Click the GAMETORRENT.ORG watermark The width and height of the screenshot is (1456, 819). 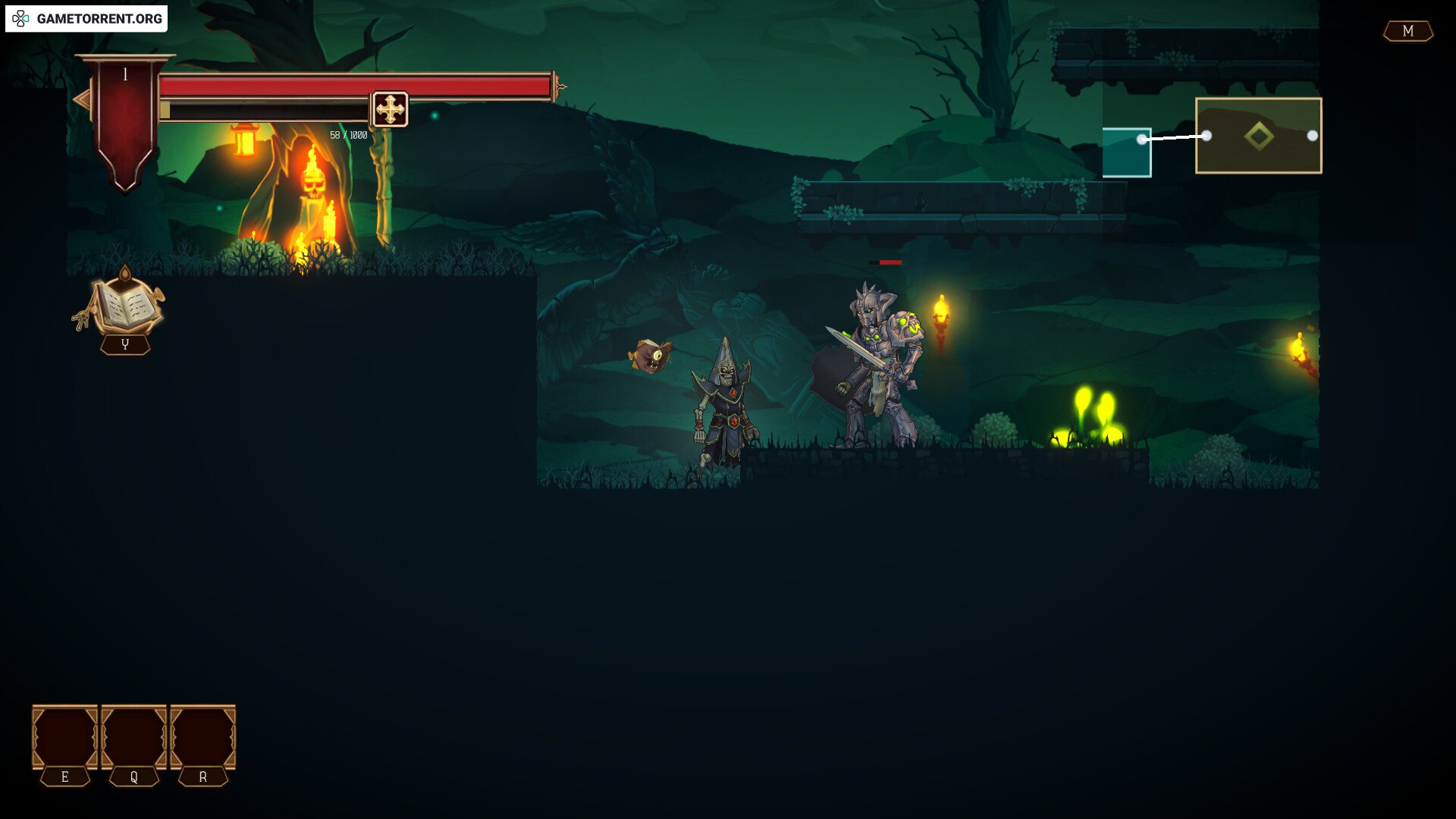pos(86,18)
